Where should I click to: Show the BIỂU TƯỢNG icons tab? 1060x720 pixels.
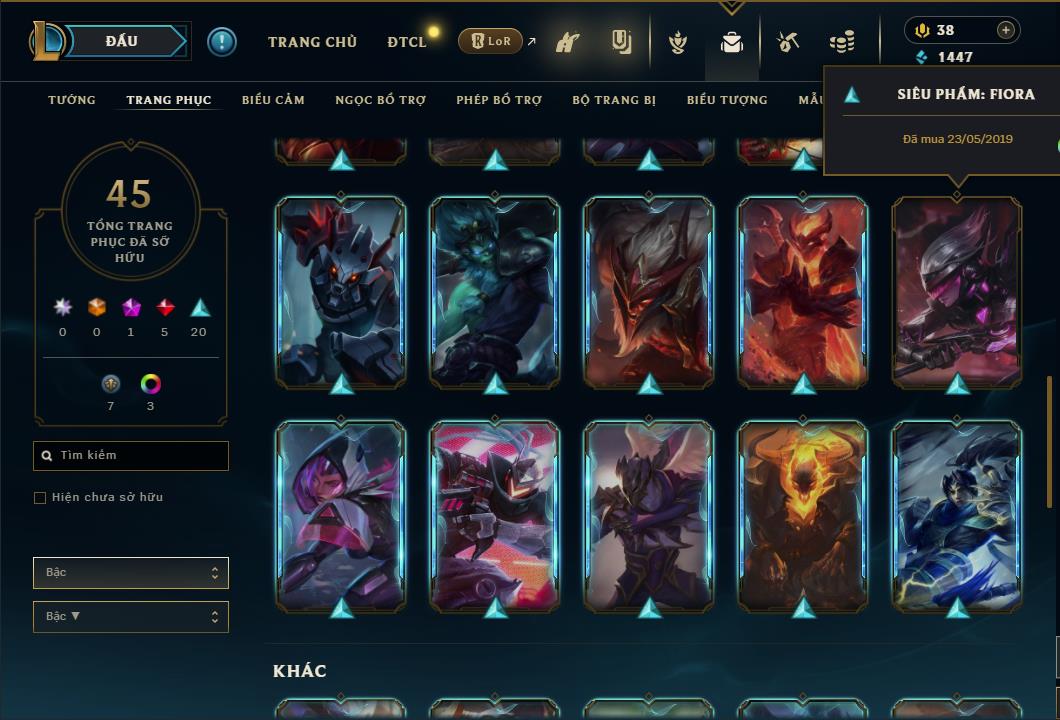point(727,100)
